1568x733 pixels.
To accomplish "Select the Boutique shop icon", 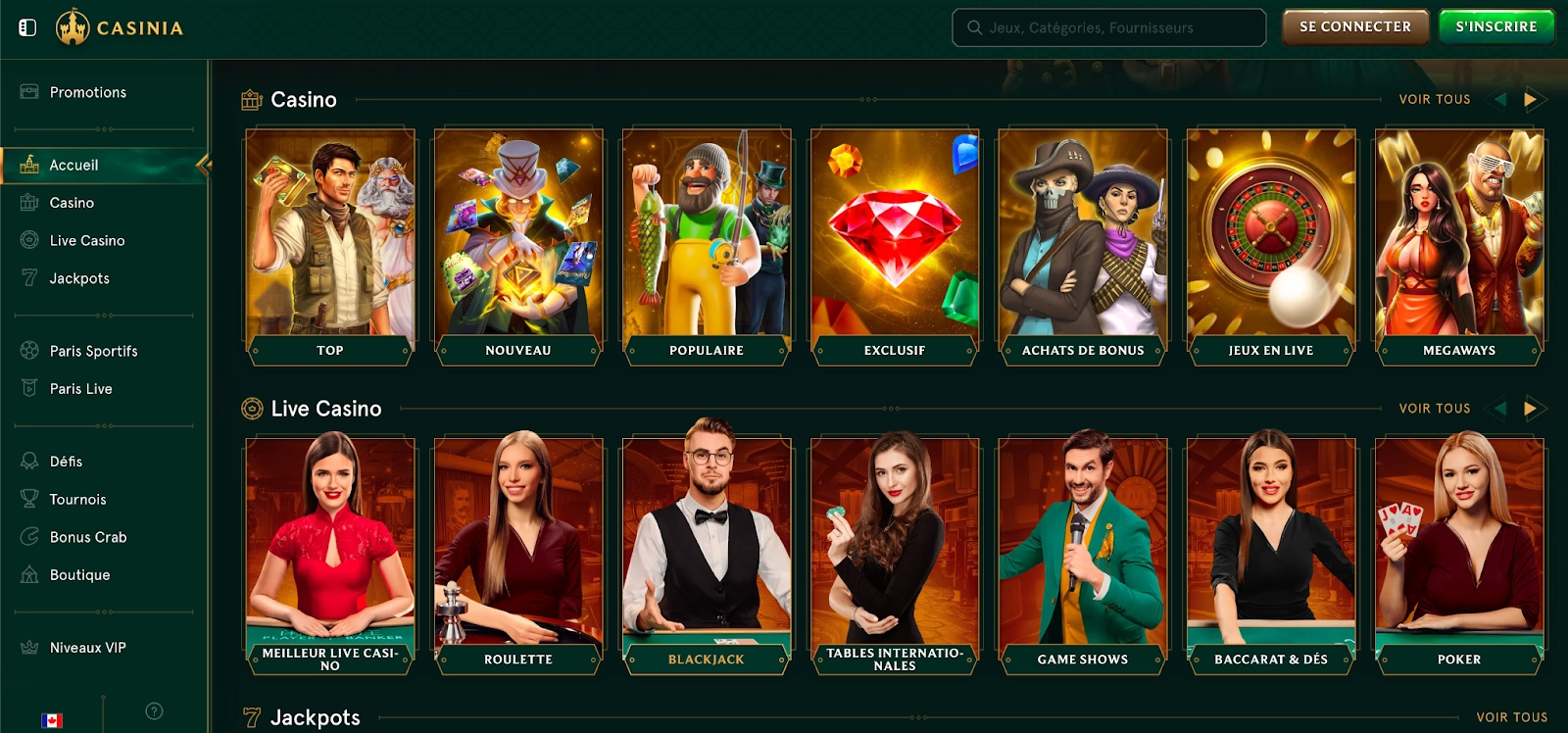I will coord(28,575).
